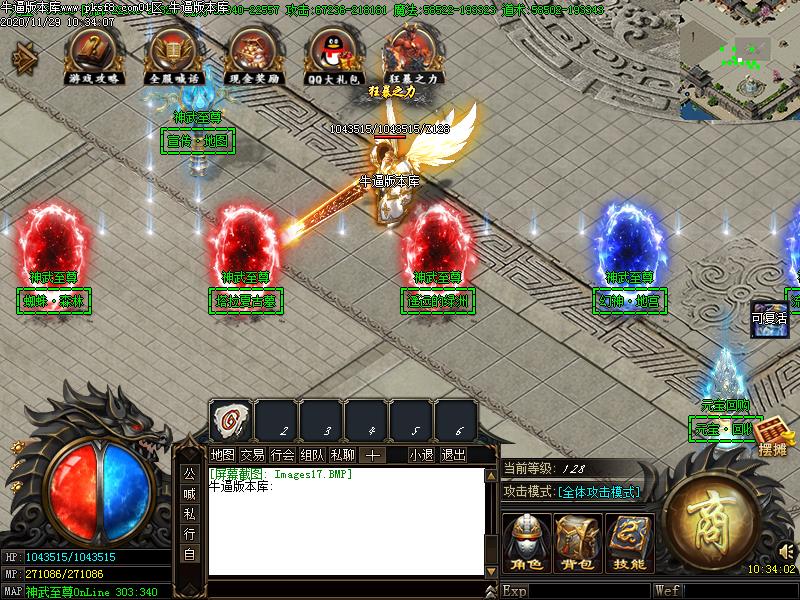Open the 行会 guild tab

[282, 454]
